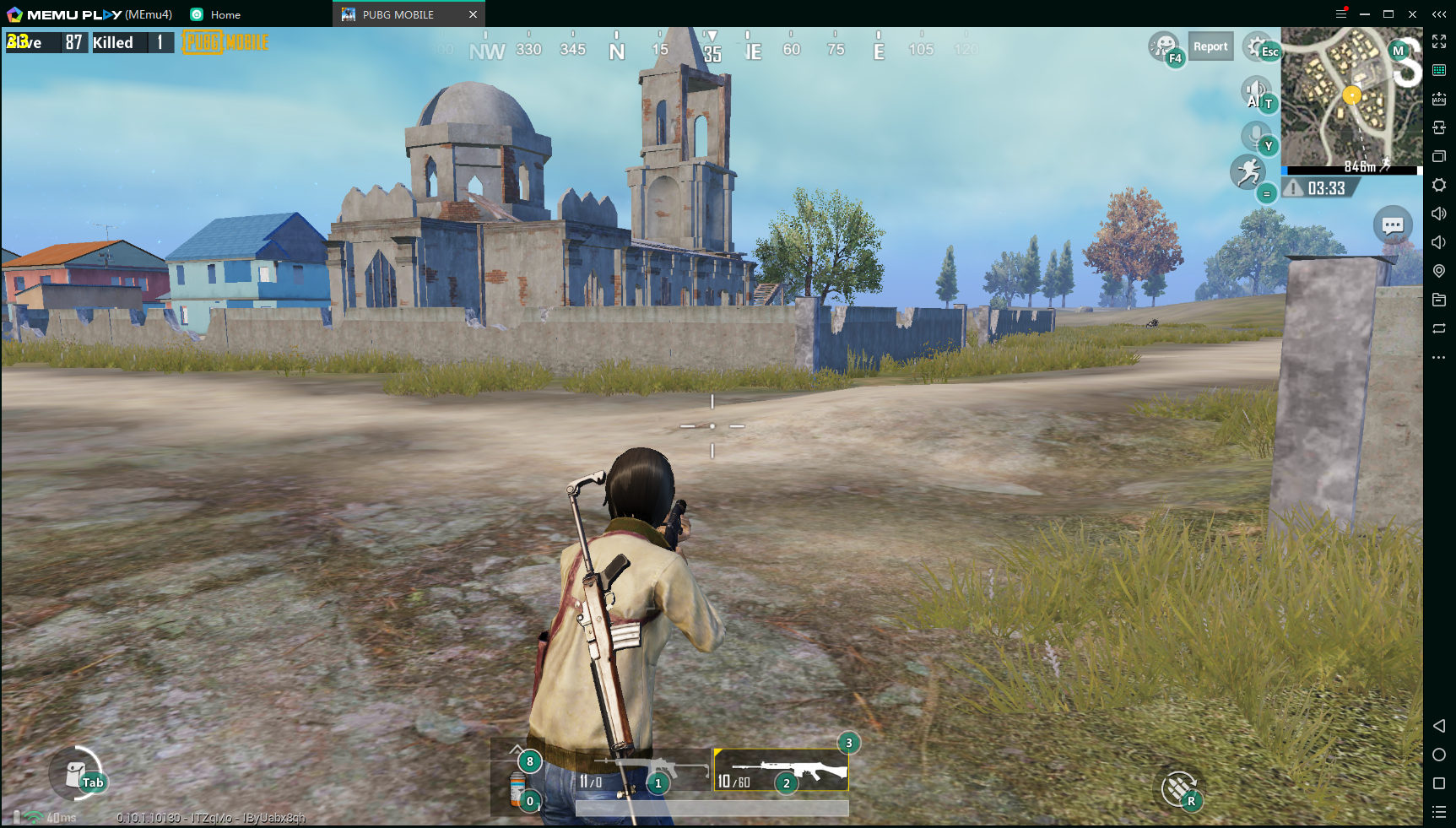The image size is (1456, 828).
Task: Click the virtual GPS location icon in sidebar
Action: 1439,271
